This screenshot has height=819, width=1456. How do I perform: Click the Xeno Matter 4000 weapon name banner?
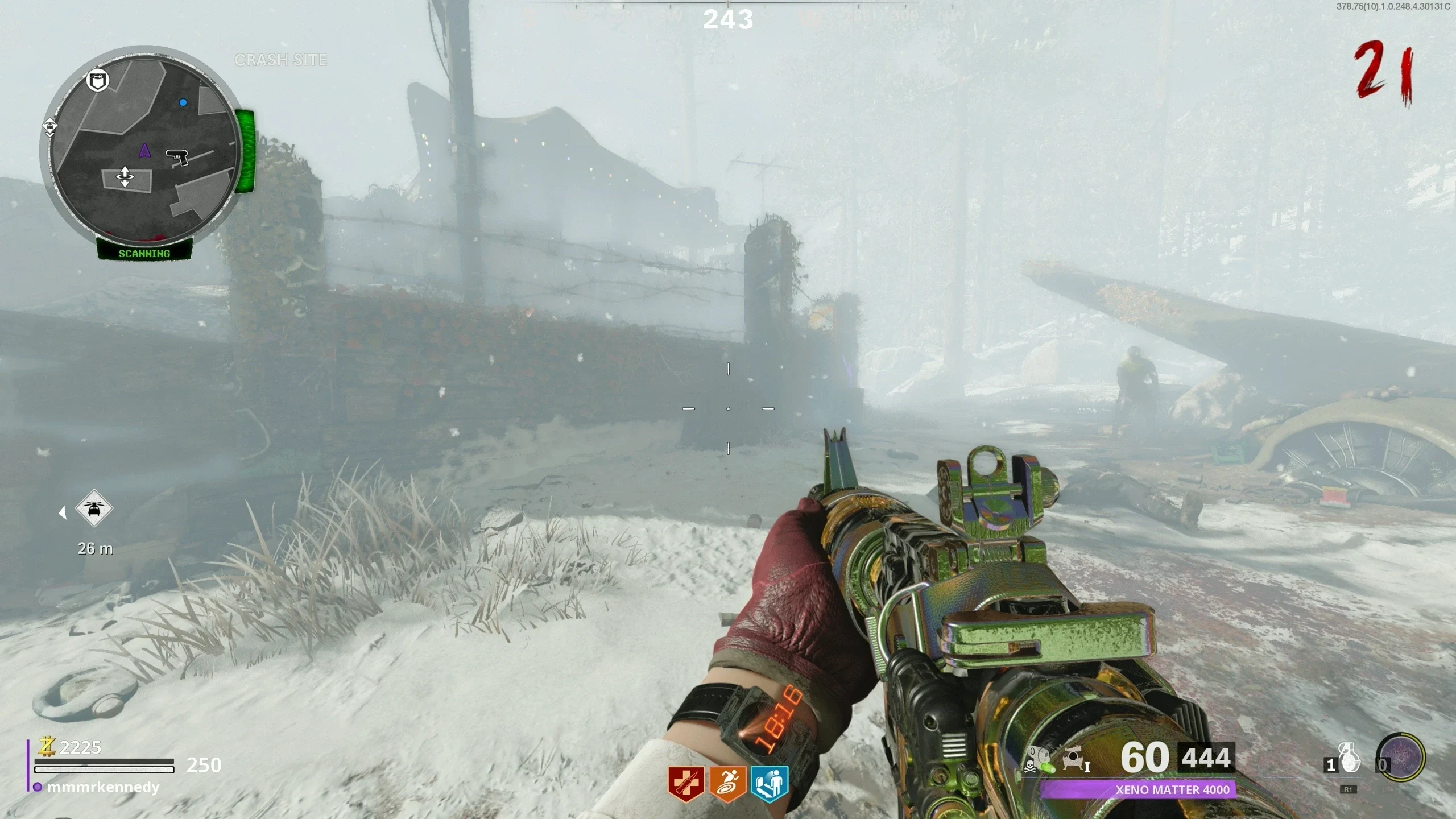(x=1137, y=789)
